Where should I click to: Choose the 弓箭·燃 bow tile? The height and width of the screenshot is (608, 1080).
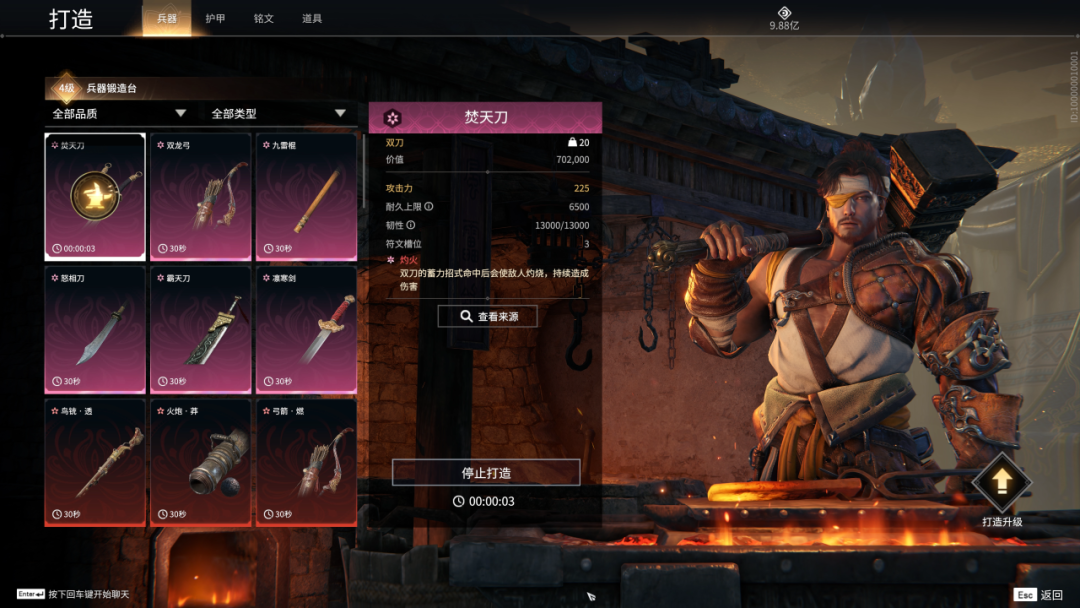306,462
